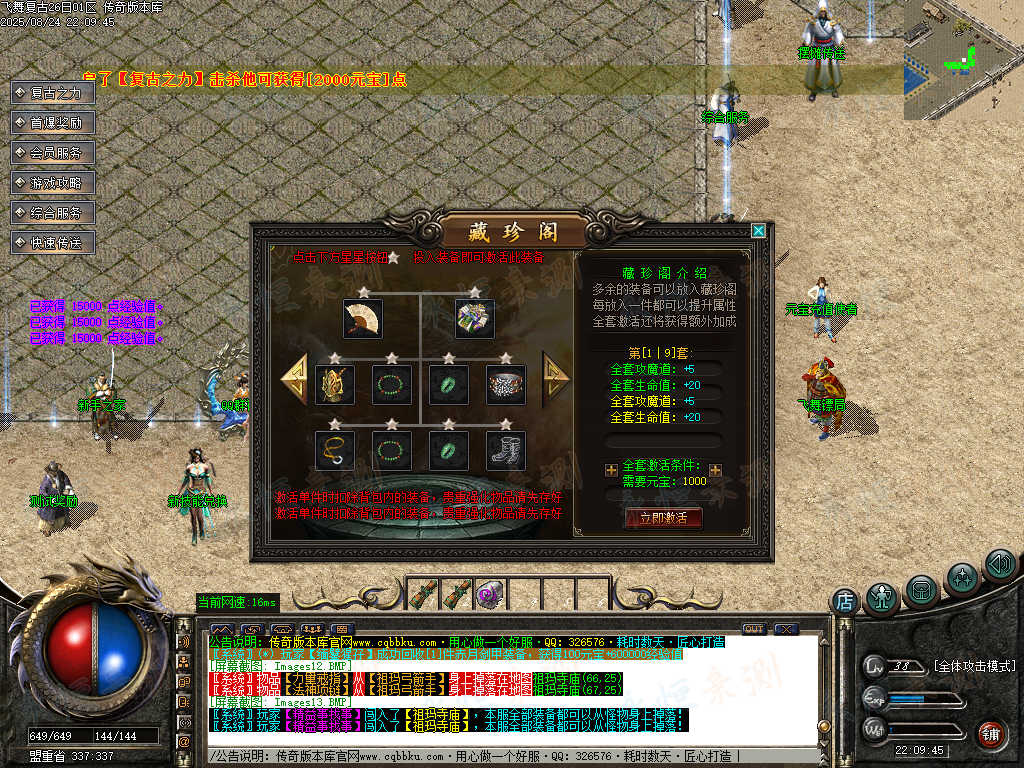Open the 游戏攻略 menu
The width and height of the screenshot is (1024, 768).
tap(53, 183)
